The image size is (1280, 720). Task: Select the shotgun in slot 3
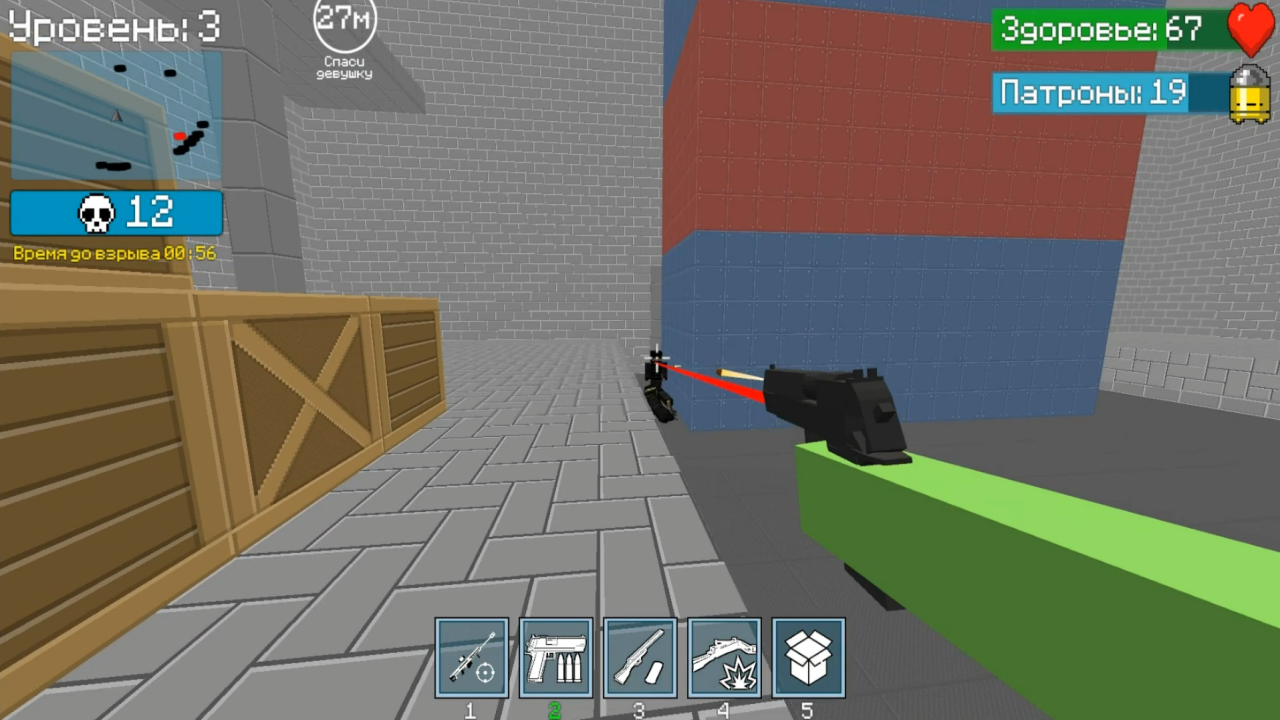point(641,657)
